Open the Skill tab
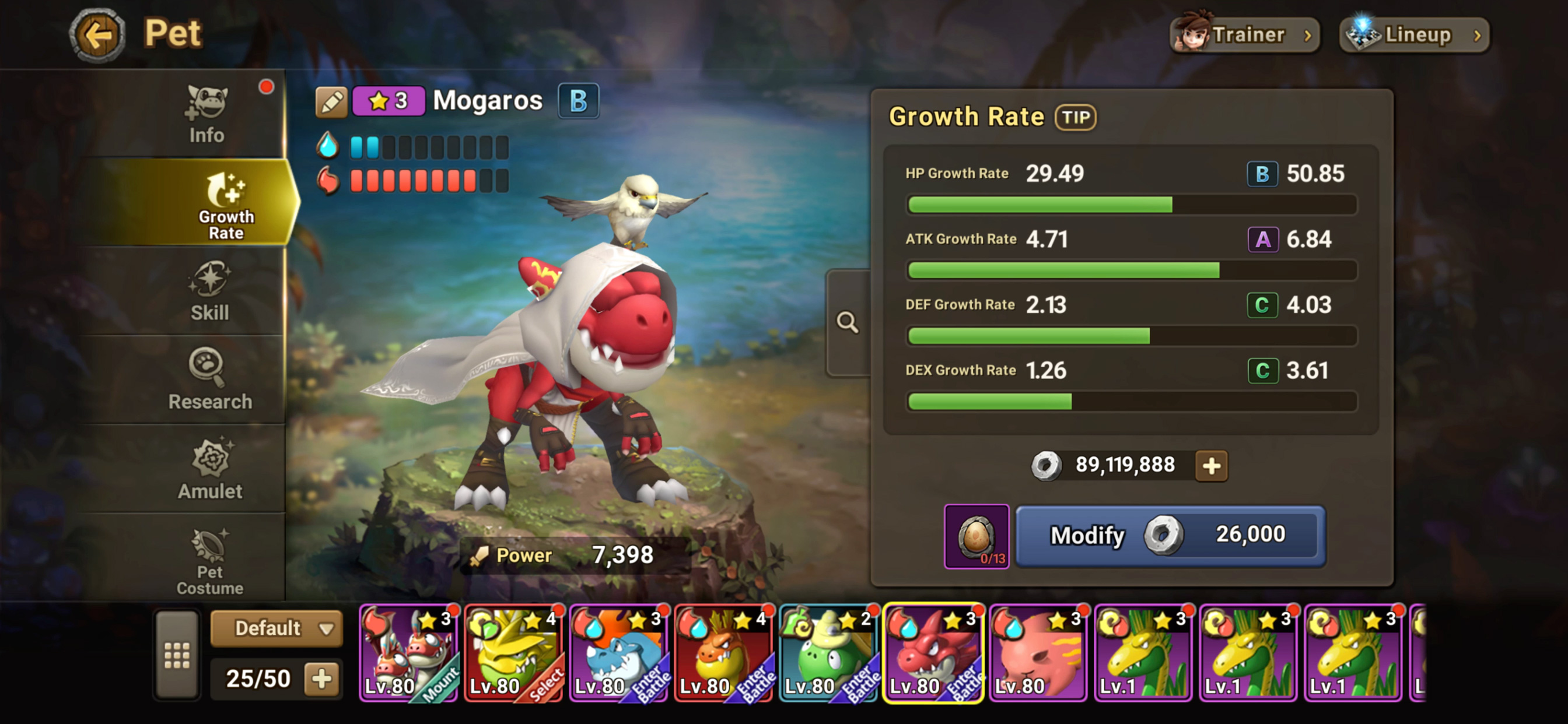 tap(209, 292)
